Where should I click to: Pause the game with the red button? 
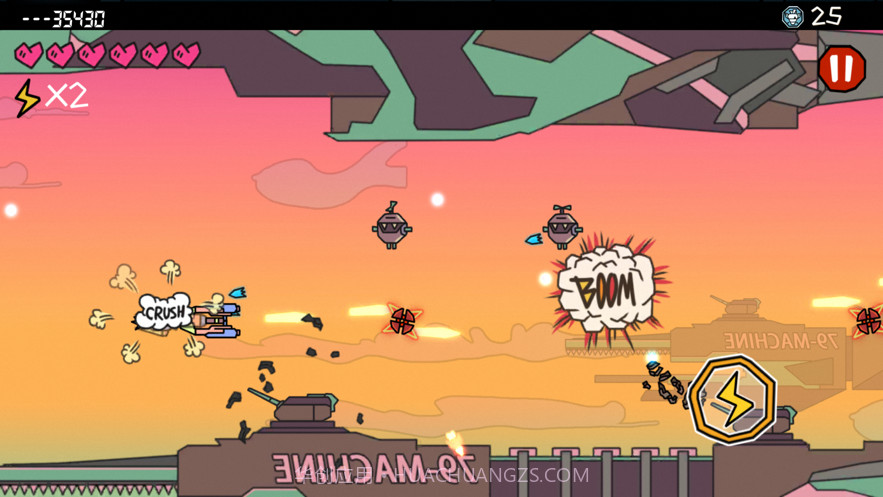[x=841, y=69]
